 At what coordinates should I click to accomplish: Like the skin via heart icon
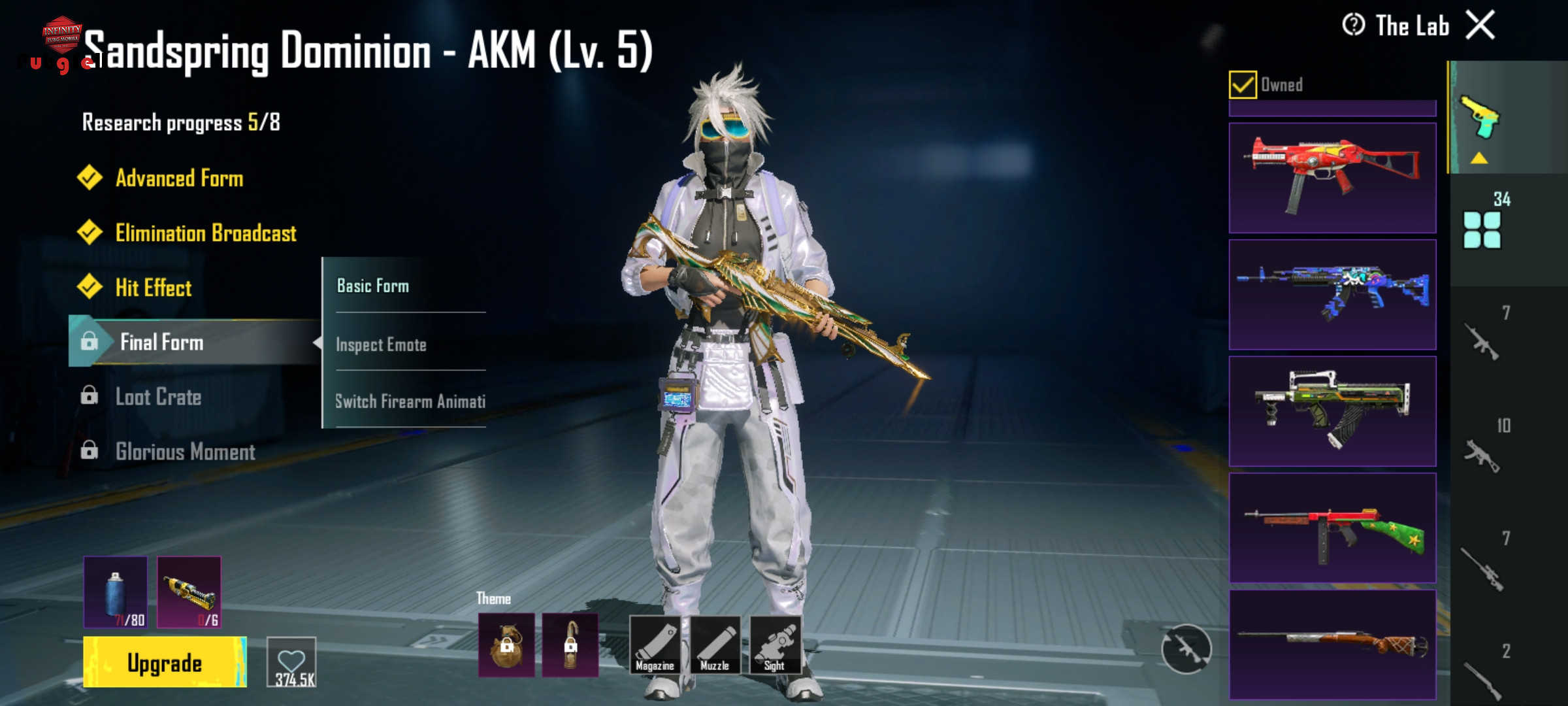(x=291, y=662)
